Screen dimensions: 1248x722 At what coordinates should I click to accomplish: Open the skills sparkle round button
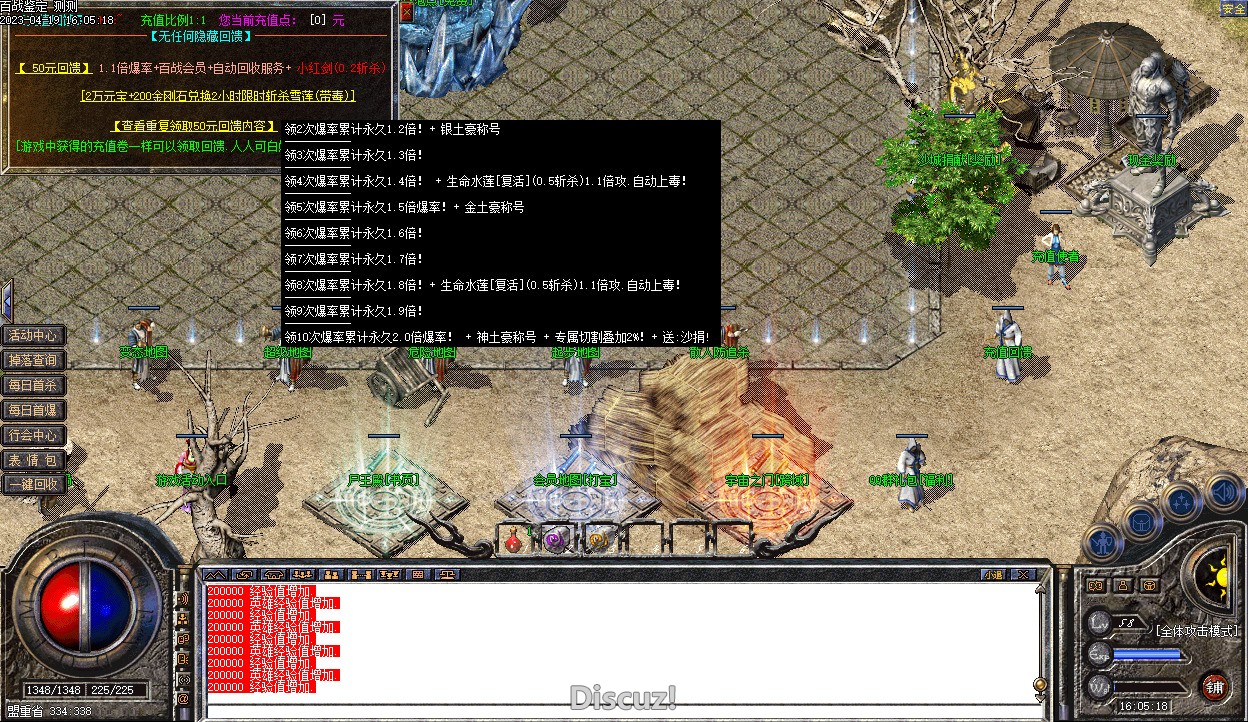[x=1182, y=500]
